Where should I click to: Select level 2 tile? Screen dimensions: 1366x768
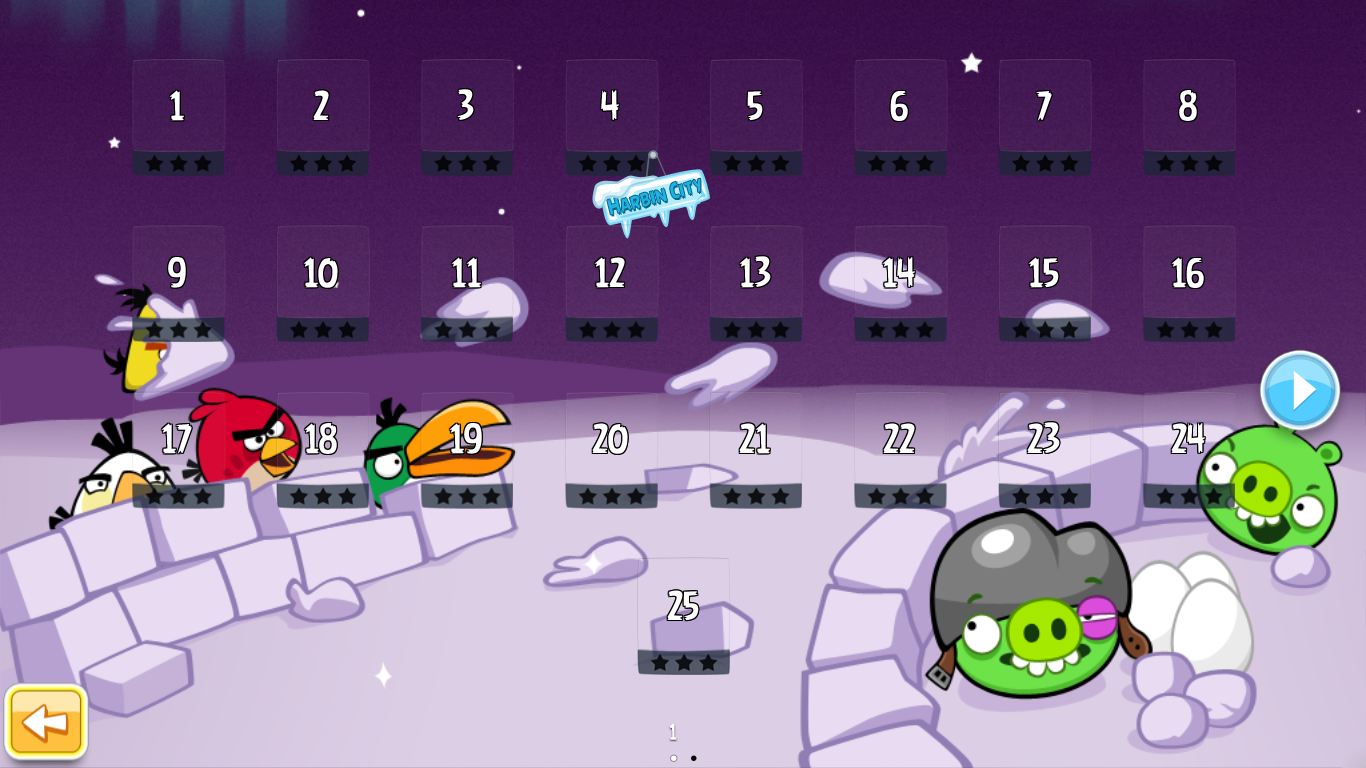pos(322,116)
